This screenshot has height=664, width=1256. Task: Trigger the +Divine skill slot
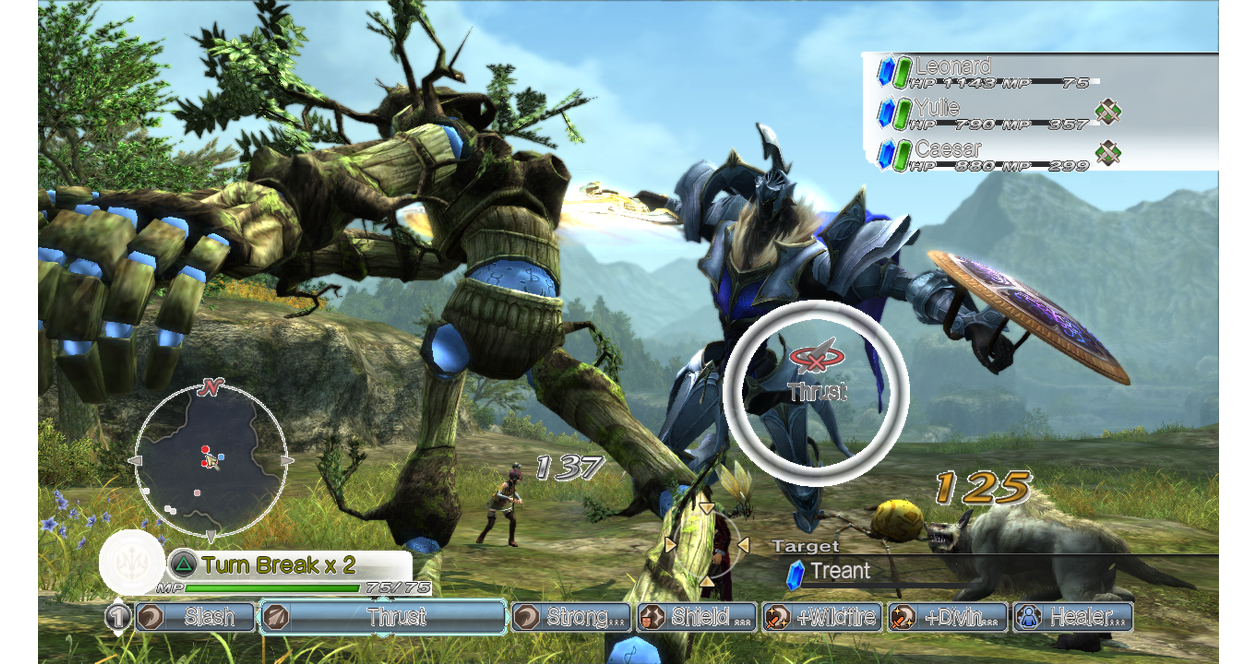[946, 617]
